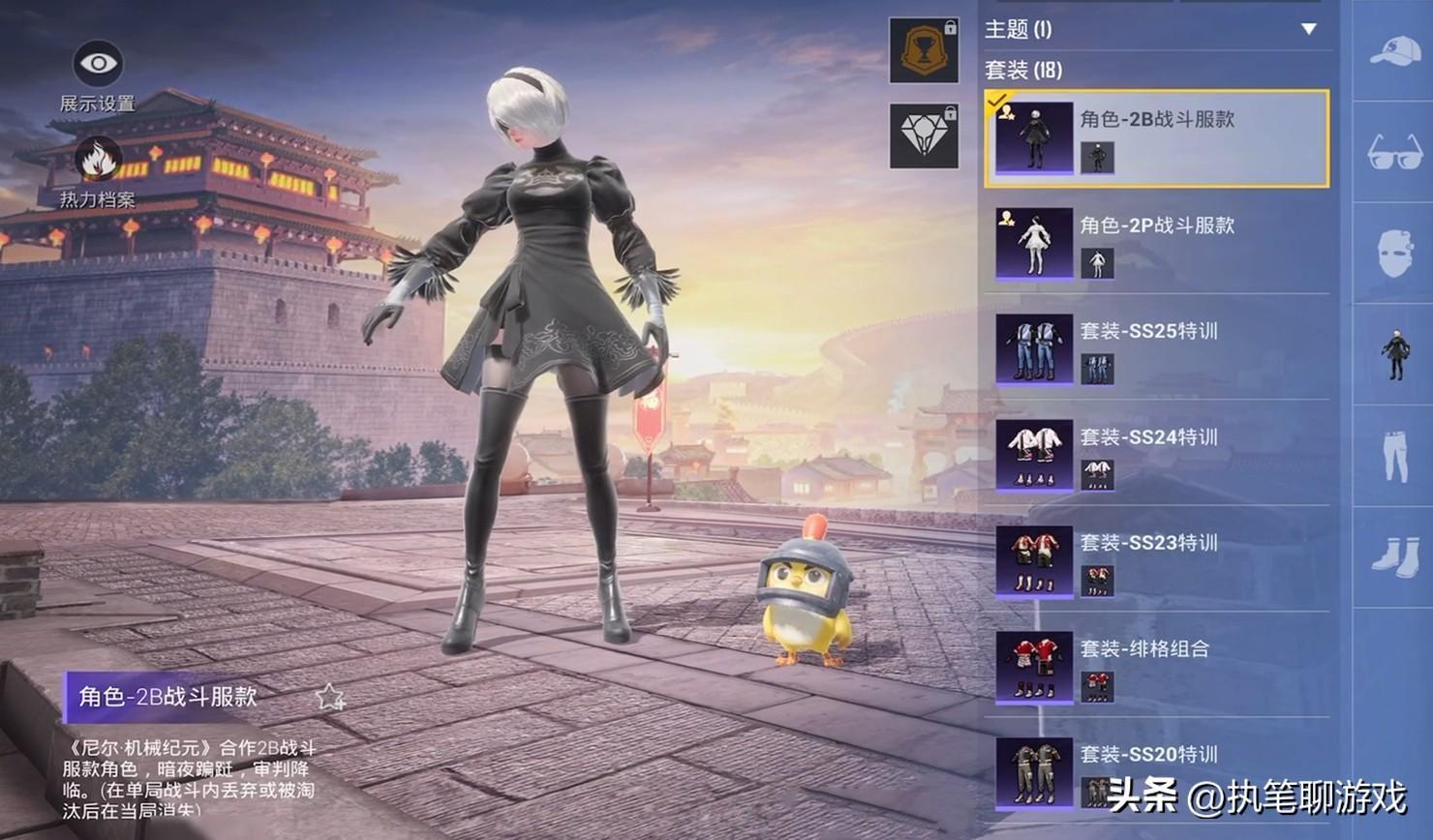Open the 展示设置 display settings
The height and width of the screenshot is (840, 1433).
coord(98,66)
